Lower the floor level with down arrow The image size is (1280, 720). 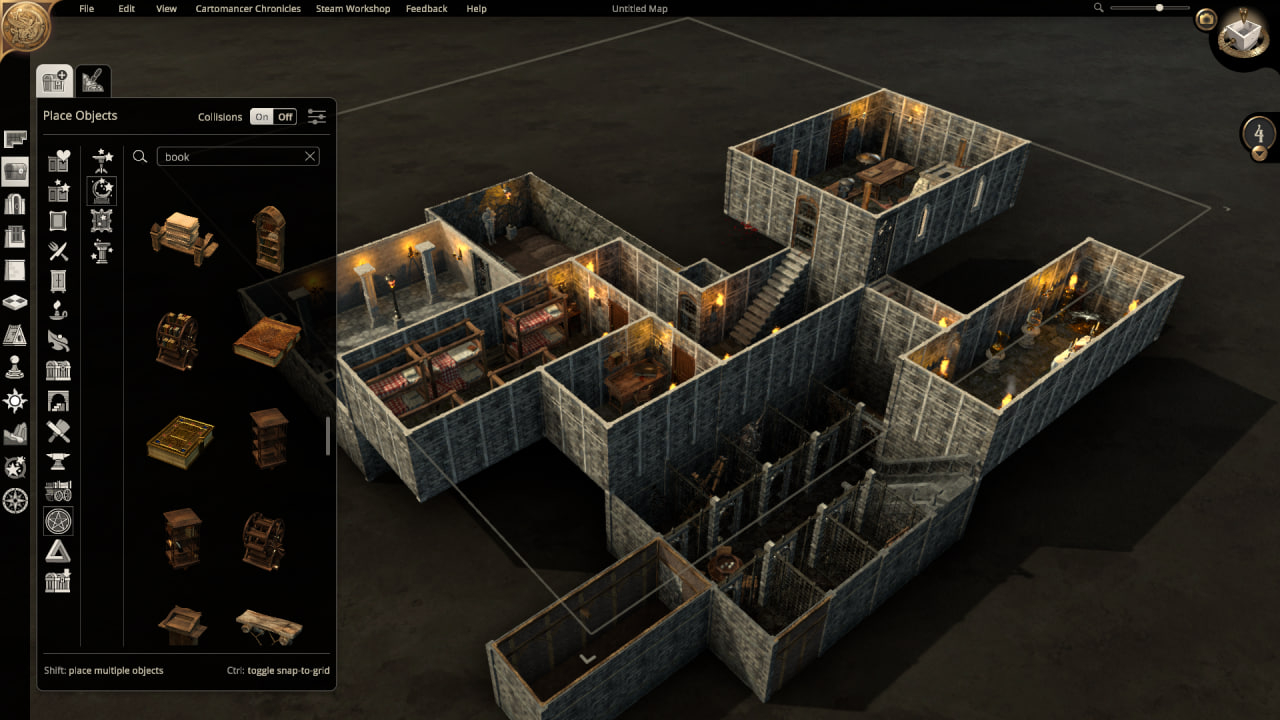click(1259, 153)
